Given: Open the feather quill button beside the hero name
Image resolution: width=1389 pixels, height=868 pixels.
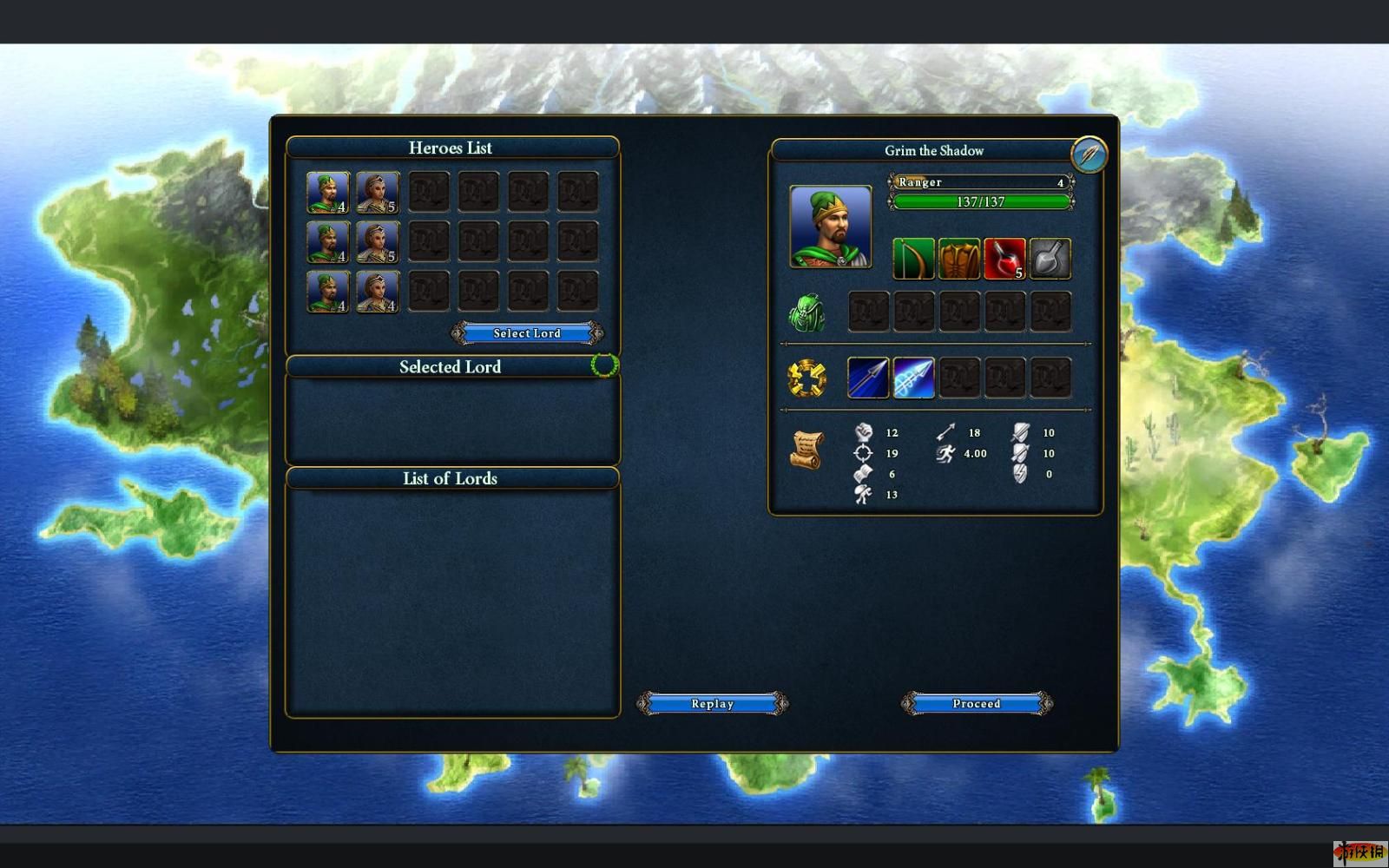Looking at the screenshot, I should click(1089, 155).
